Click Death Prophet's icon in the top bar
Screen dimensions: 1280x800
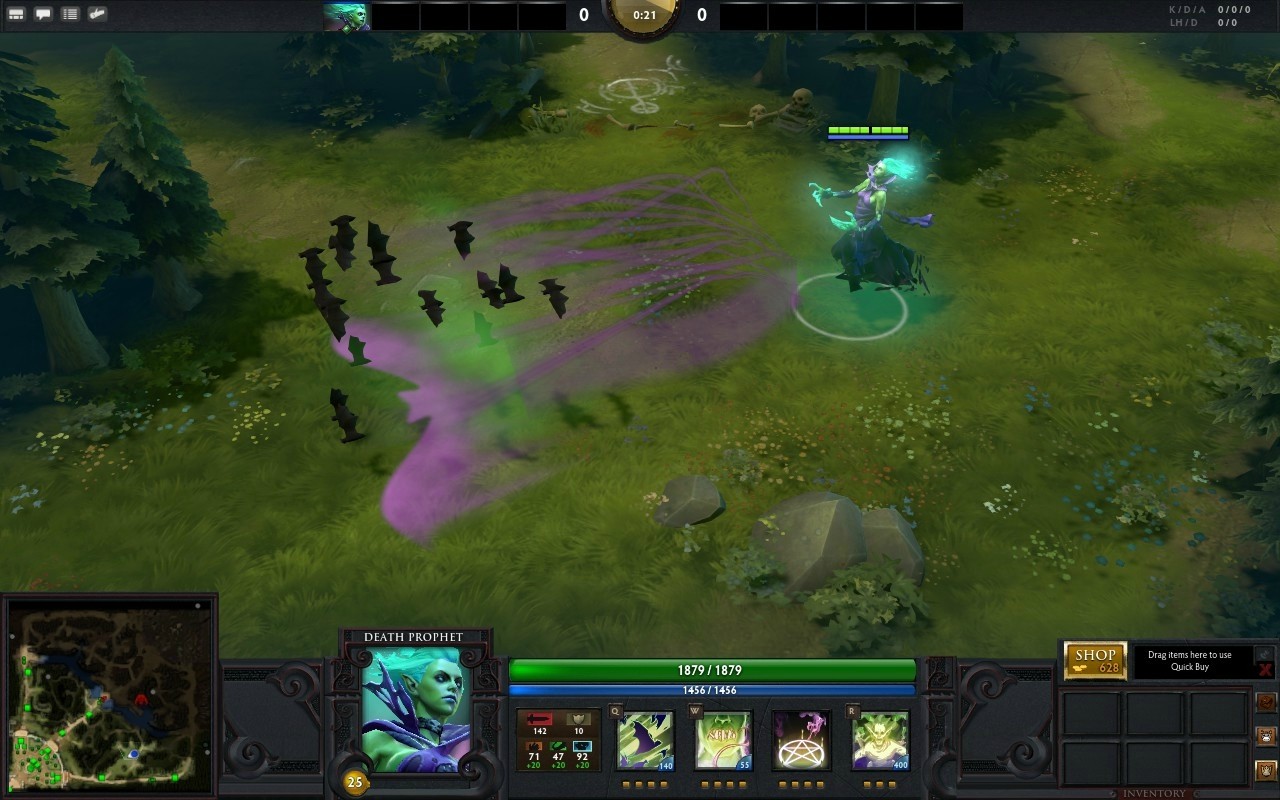point(347,16)
